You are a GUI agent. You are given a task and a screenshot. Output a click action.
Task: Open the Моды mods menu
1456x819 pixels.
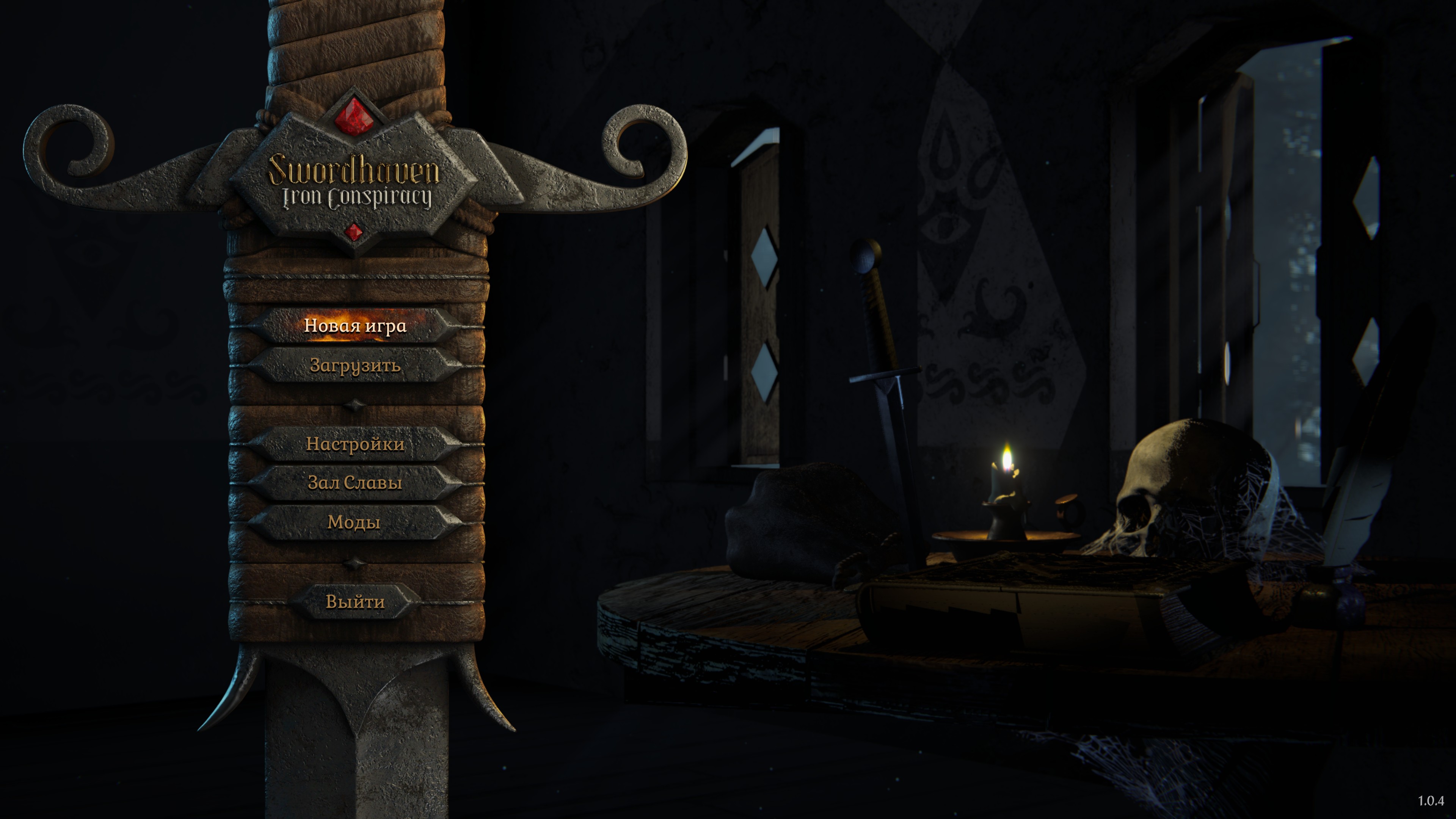click(x=354, y=522)
